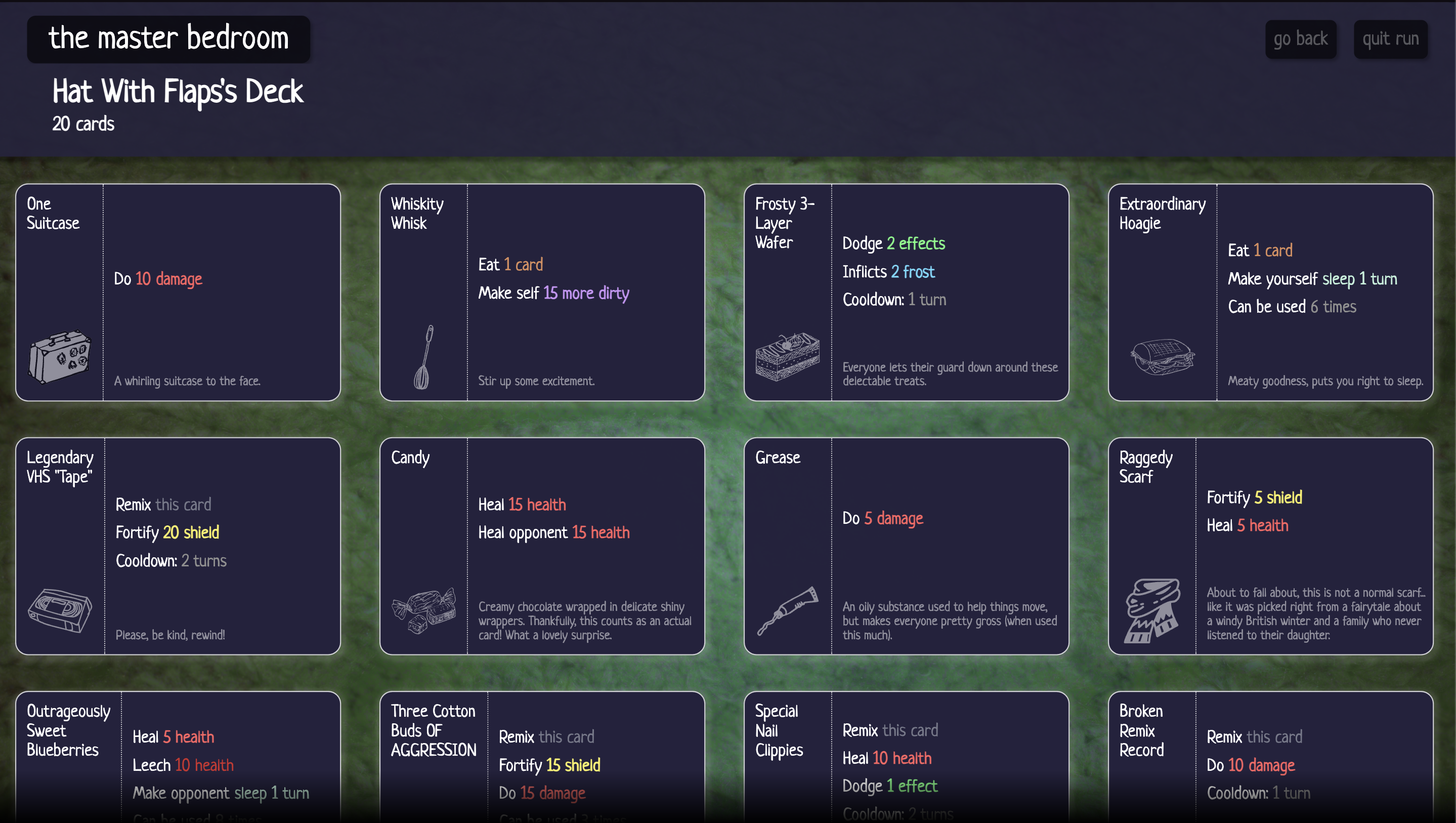Click the go back button
Screen dimensions: 1456x823
pyautogui.click(x=1301, y=38)
